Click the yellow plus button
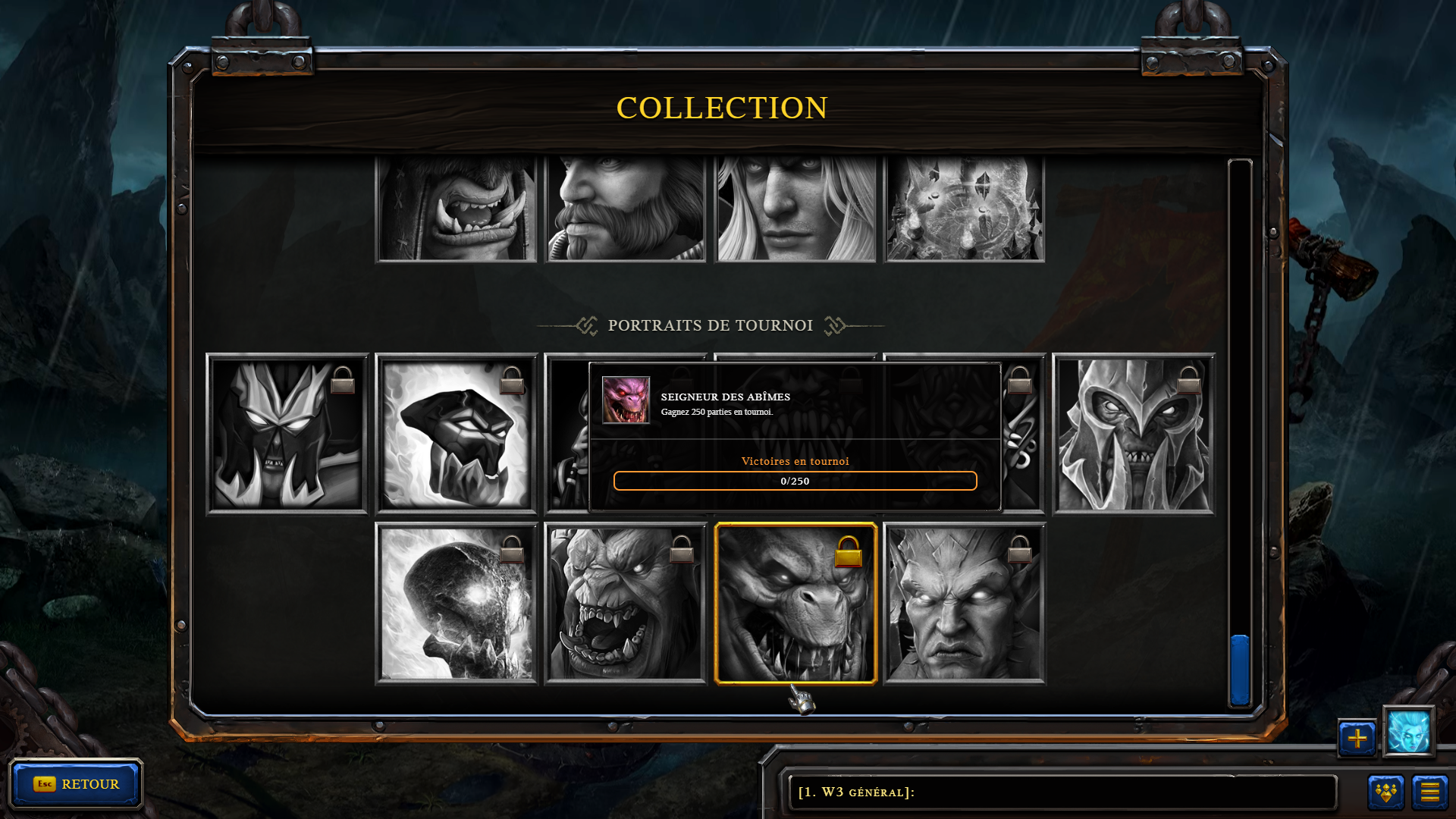1456x819 pixels. click(1357, 738)
